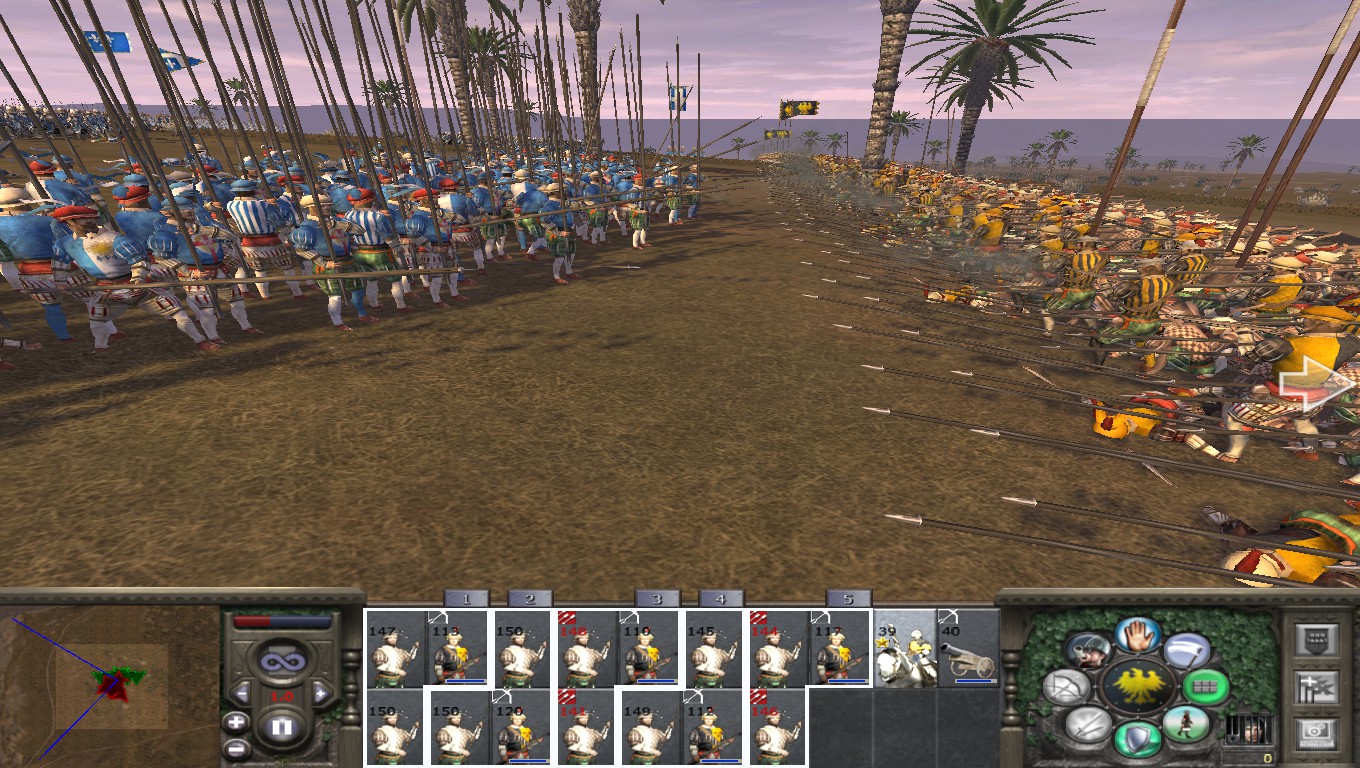Select unit group tab 1
This screenshot has height=768, width=1360.
(x=466, y=598)
